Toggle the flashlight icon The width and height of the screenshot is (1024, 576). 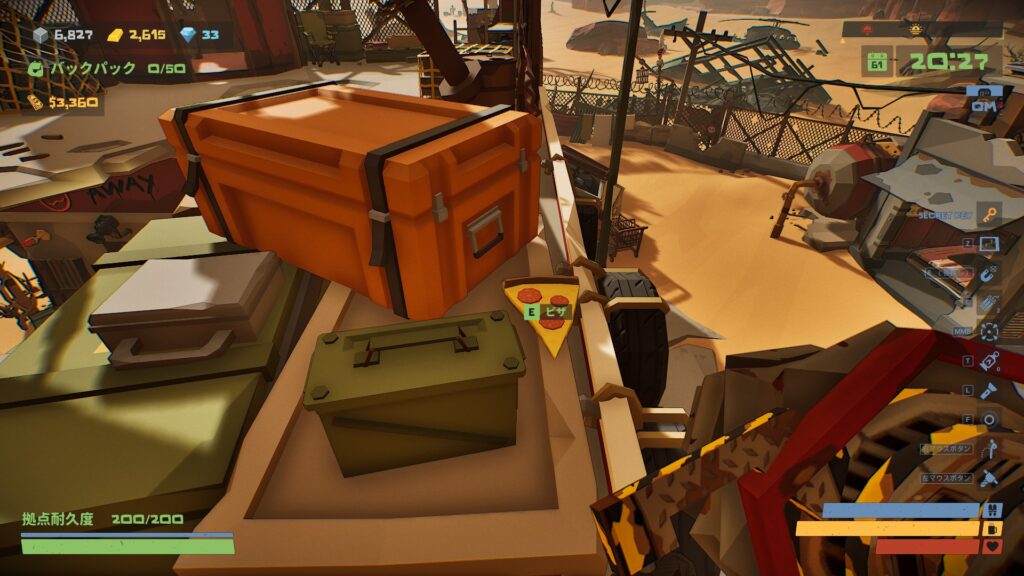click(x=989, y=390)
